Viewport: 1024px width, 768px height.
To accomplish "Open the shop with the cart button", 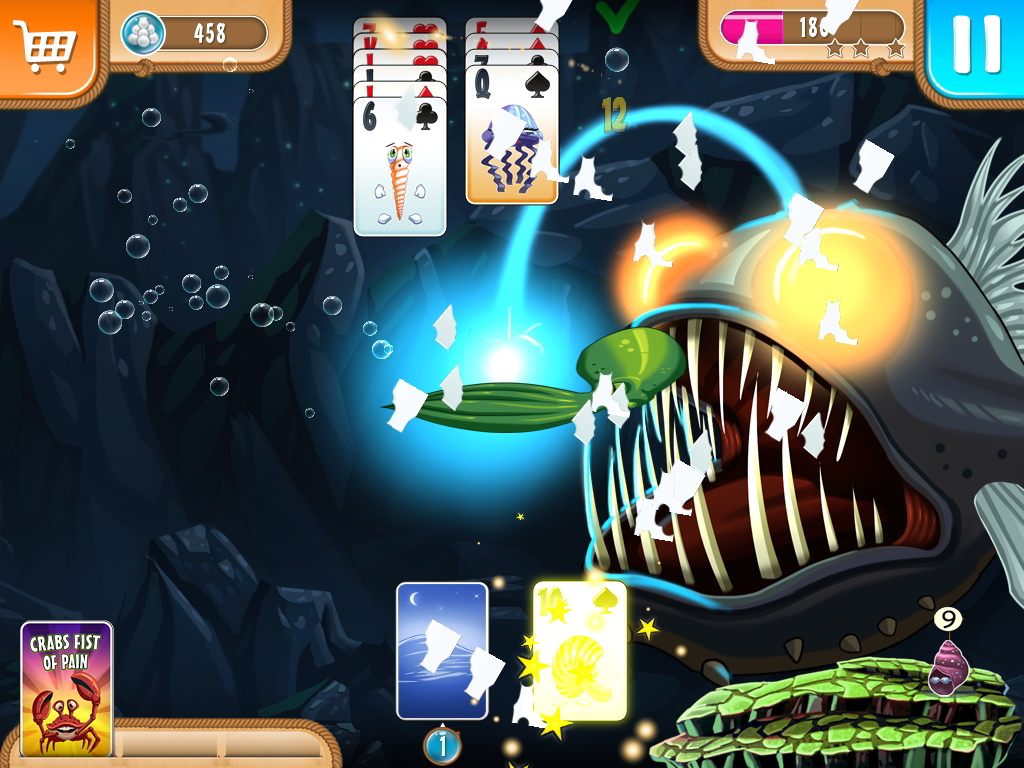I will [48, 45].
